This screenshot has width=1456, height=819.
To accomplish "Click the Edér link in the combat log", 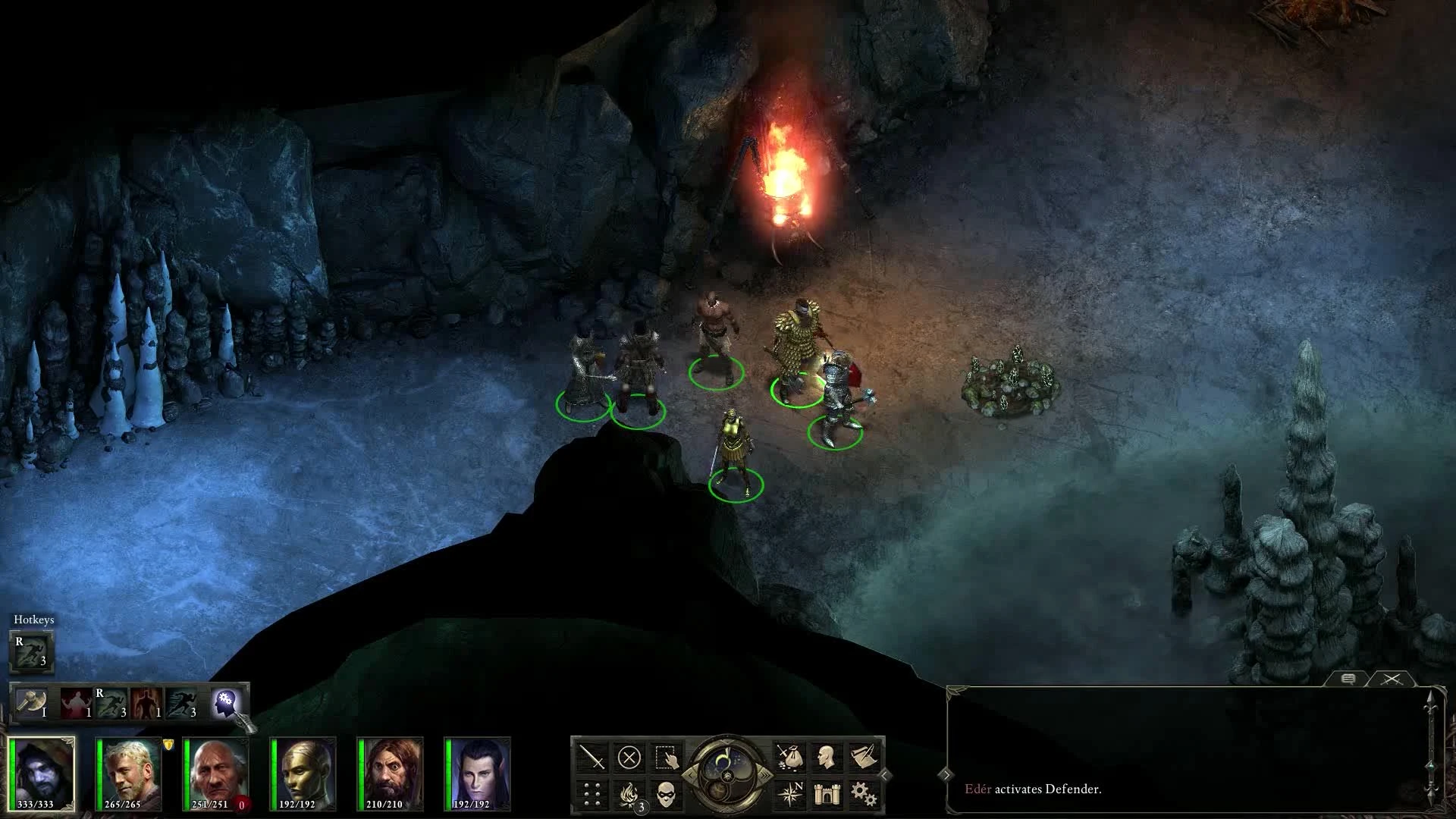I will coord(978,789).
